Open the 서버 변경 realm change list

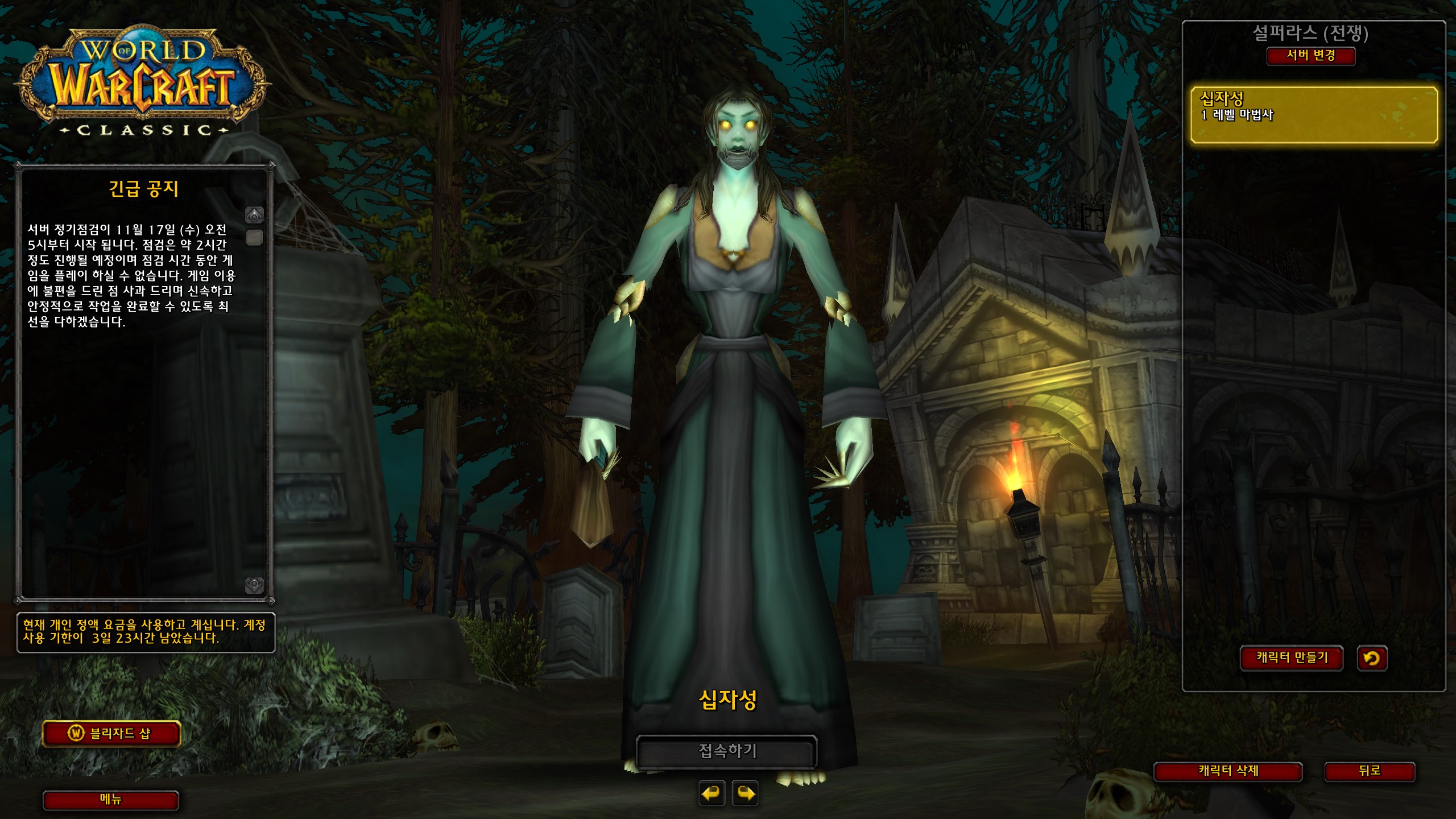point(1310,56)
